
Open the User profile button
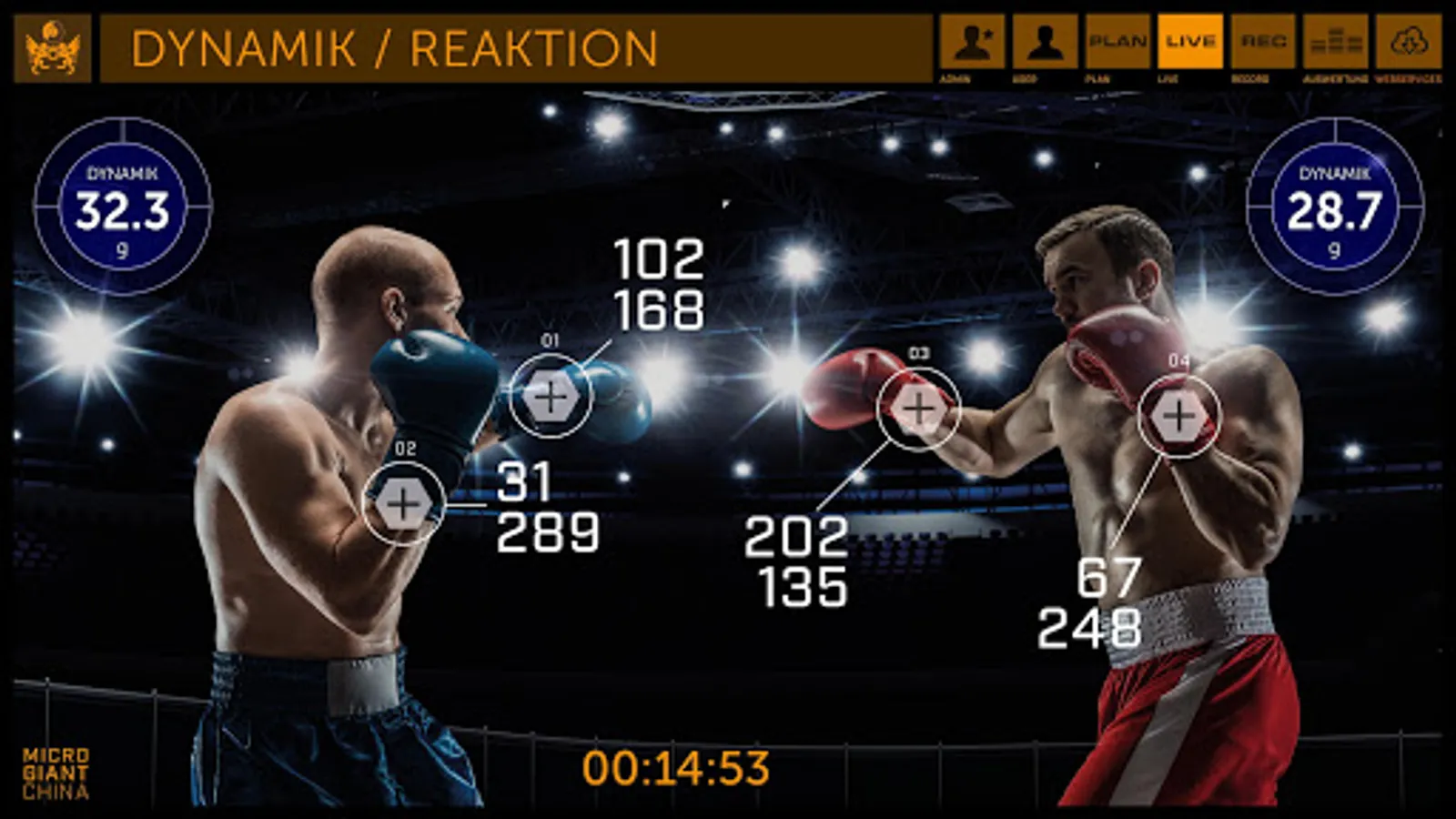click(x=1045, y=42)
